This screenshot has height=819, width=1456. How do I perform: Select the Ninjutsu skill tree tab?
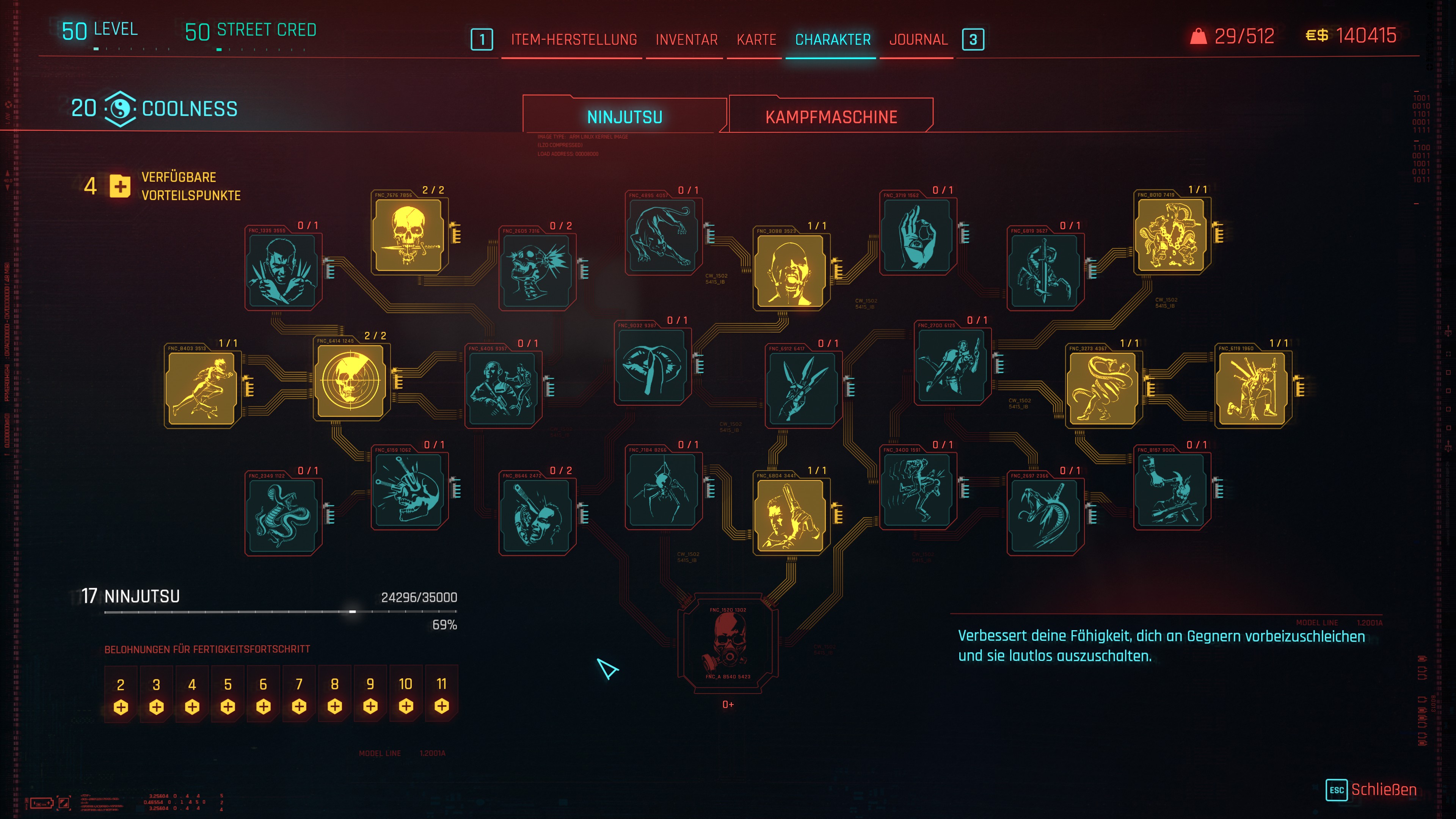[x=624, y=116]
